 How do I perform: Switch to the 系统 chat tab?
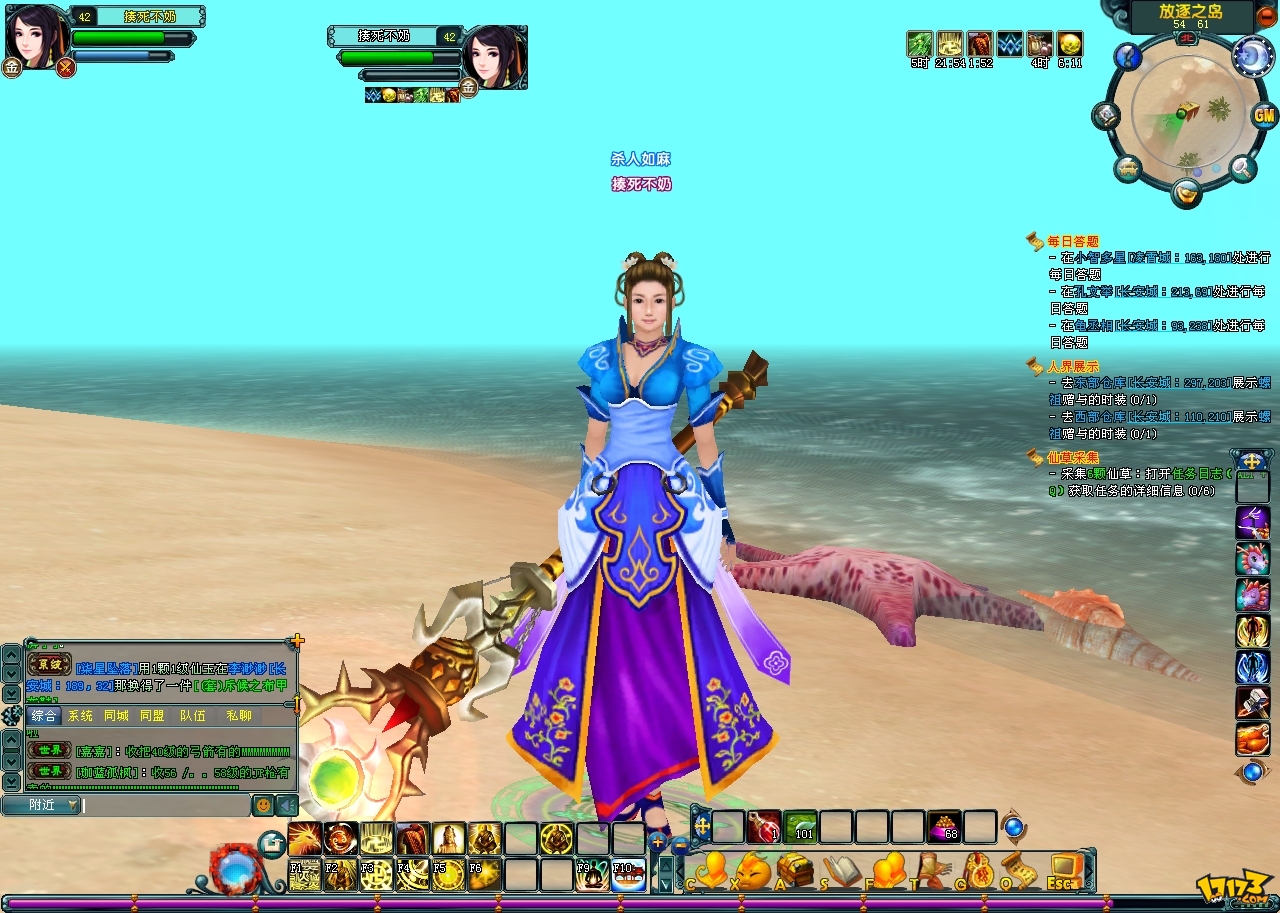click(80, 716)
